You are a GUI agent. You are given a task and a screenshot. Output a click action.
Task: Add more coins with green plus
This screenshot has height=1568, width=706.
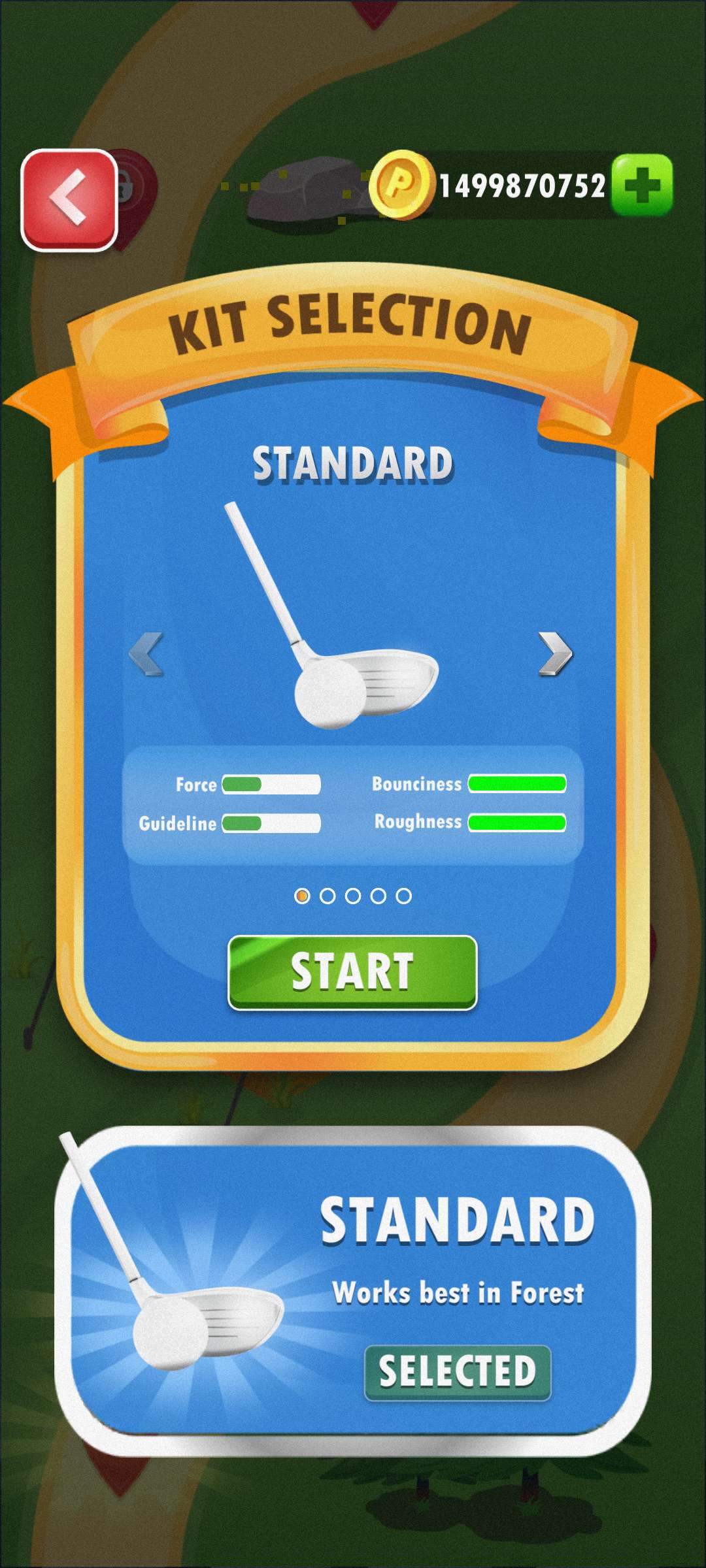(x=642, y=185)
